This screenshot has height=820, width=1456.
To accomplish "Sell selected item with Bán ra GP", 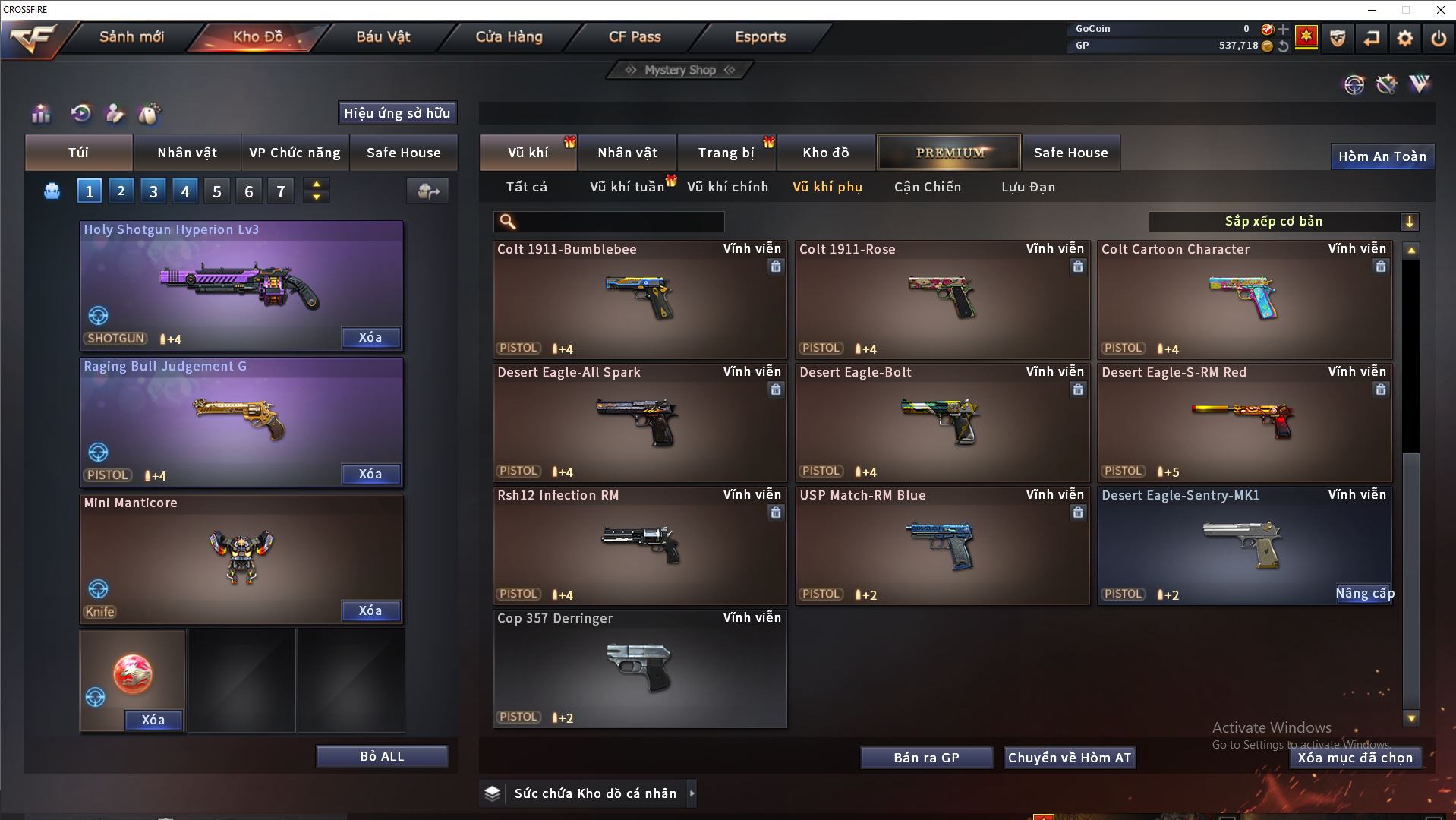I will [x=926, y=758].
